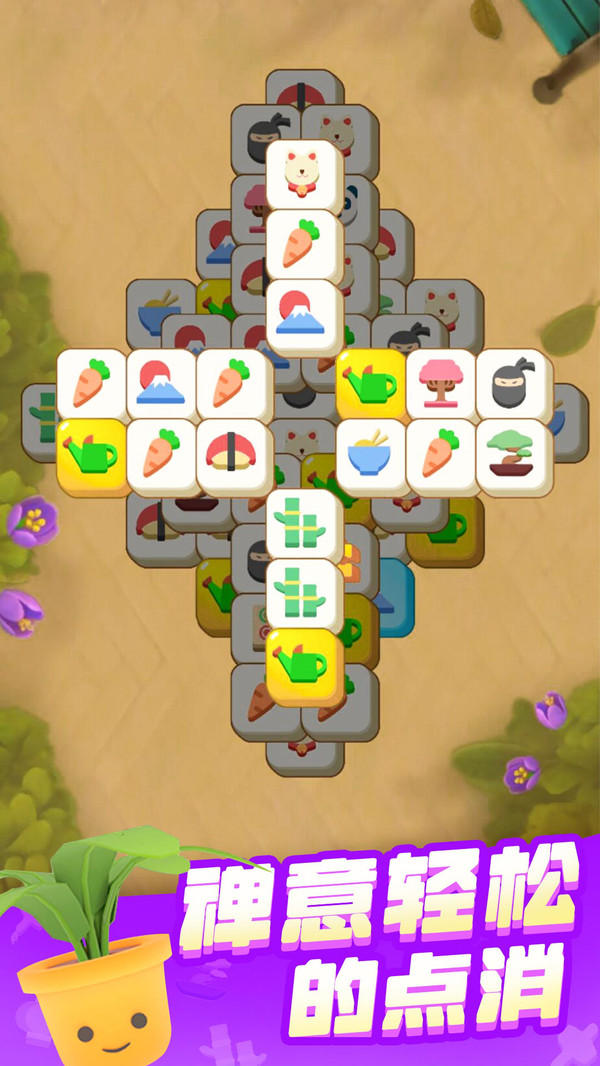Viewport: 600px width, 1066px height.
Task: Select the bright ninja tile
Action: click(x=513, y=383)
